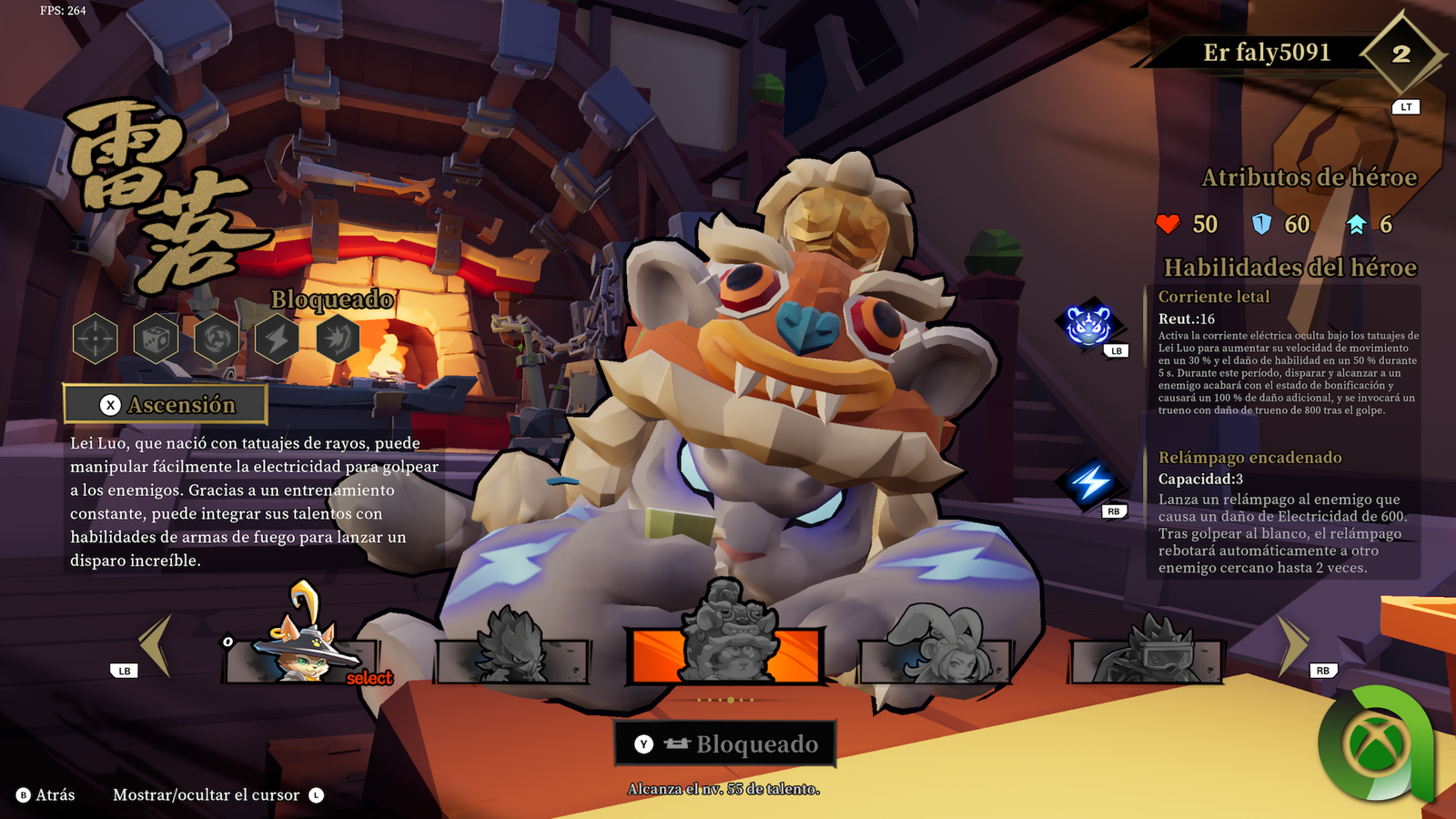
Task: Select the lightning bolt hexagon talent icon
Action: (278, 339)
